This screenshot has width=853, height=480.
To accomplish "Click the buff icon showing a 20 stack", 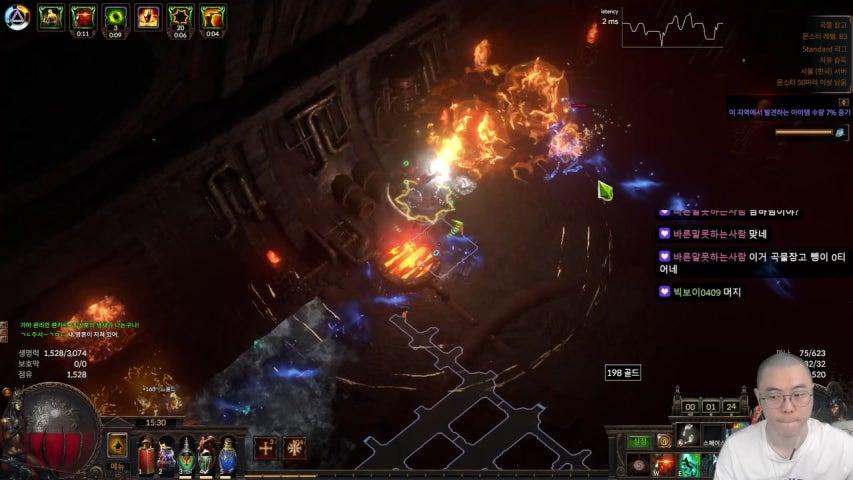I will click(180, 17).
